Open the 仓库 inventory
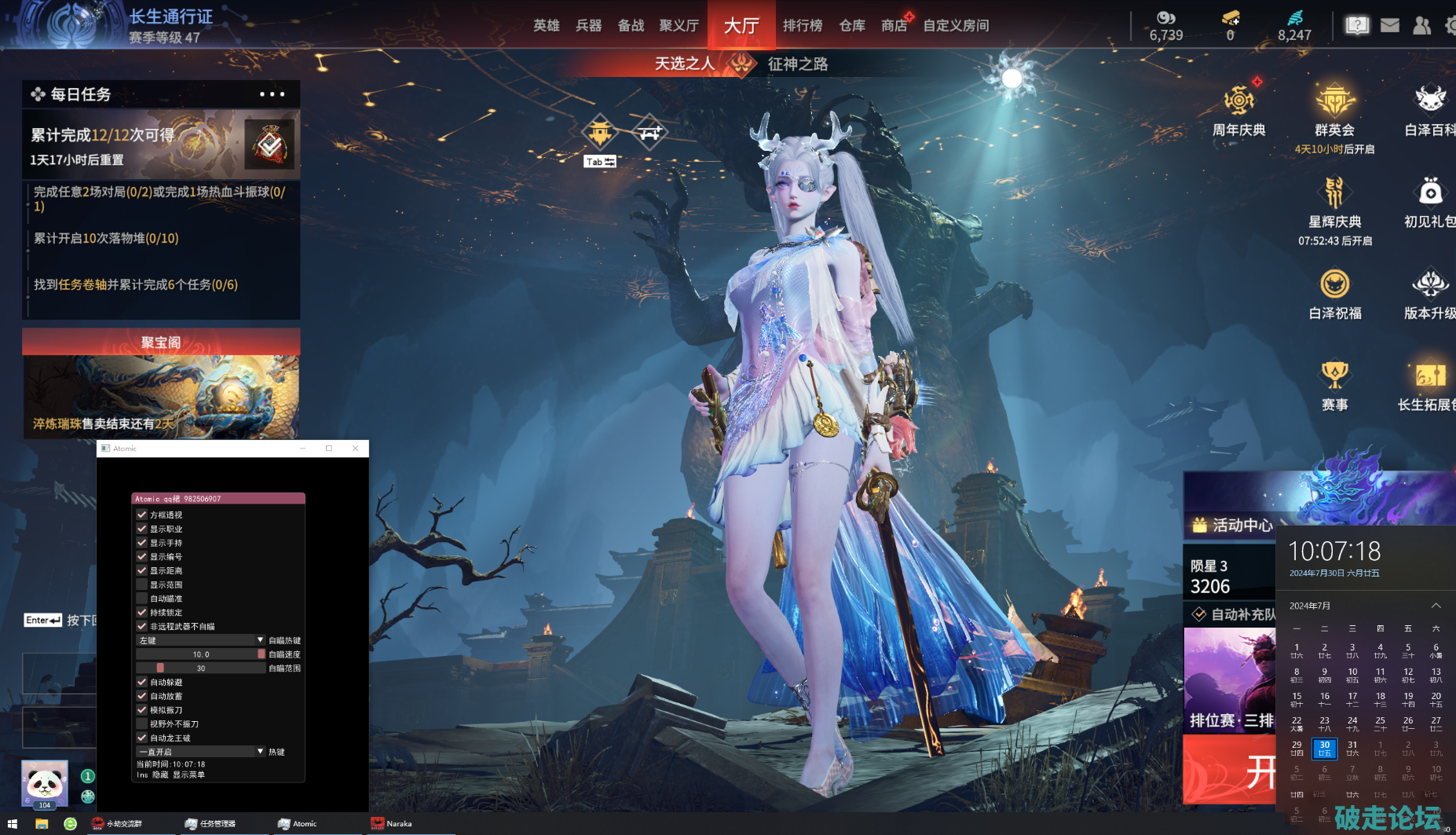Image resolution: width=1456 pixels, height=835 pixels. pos(851,26)
